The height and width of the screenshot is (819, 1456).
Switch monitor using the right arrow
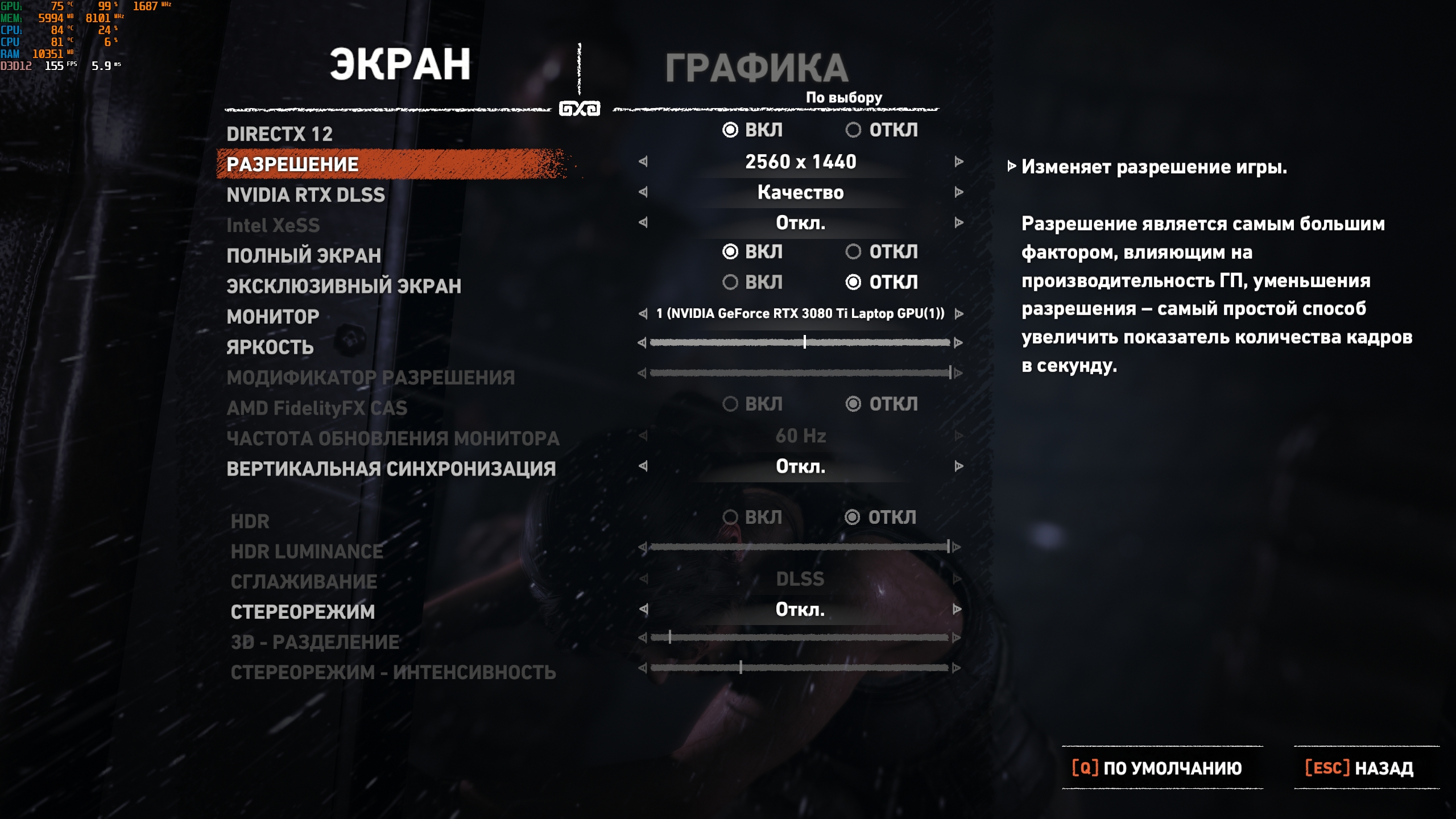(959, 313)
